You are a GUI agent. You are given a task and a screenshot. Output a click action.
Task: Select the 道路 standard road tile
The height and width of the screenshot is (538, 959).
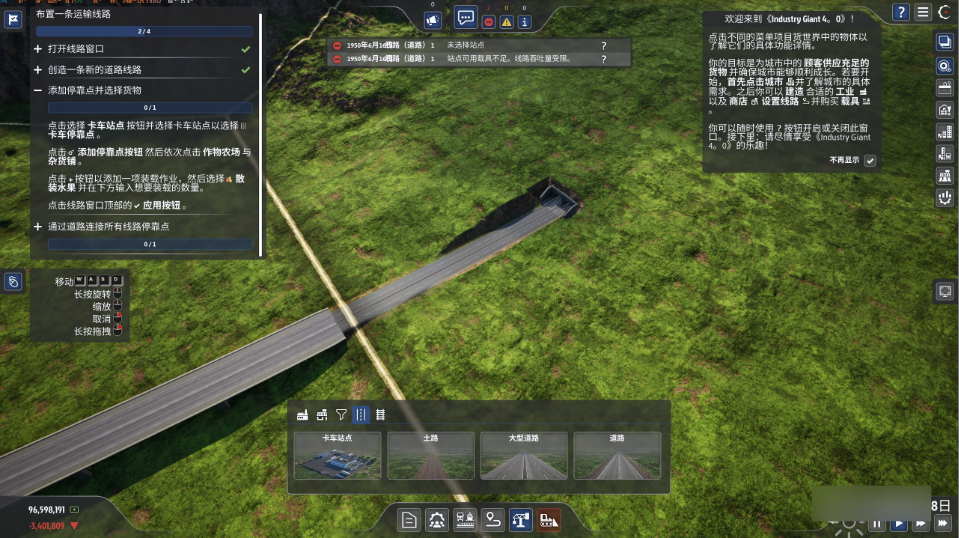[617, 456]
